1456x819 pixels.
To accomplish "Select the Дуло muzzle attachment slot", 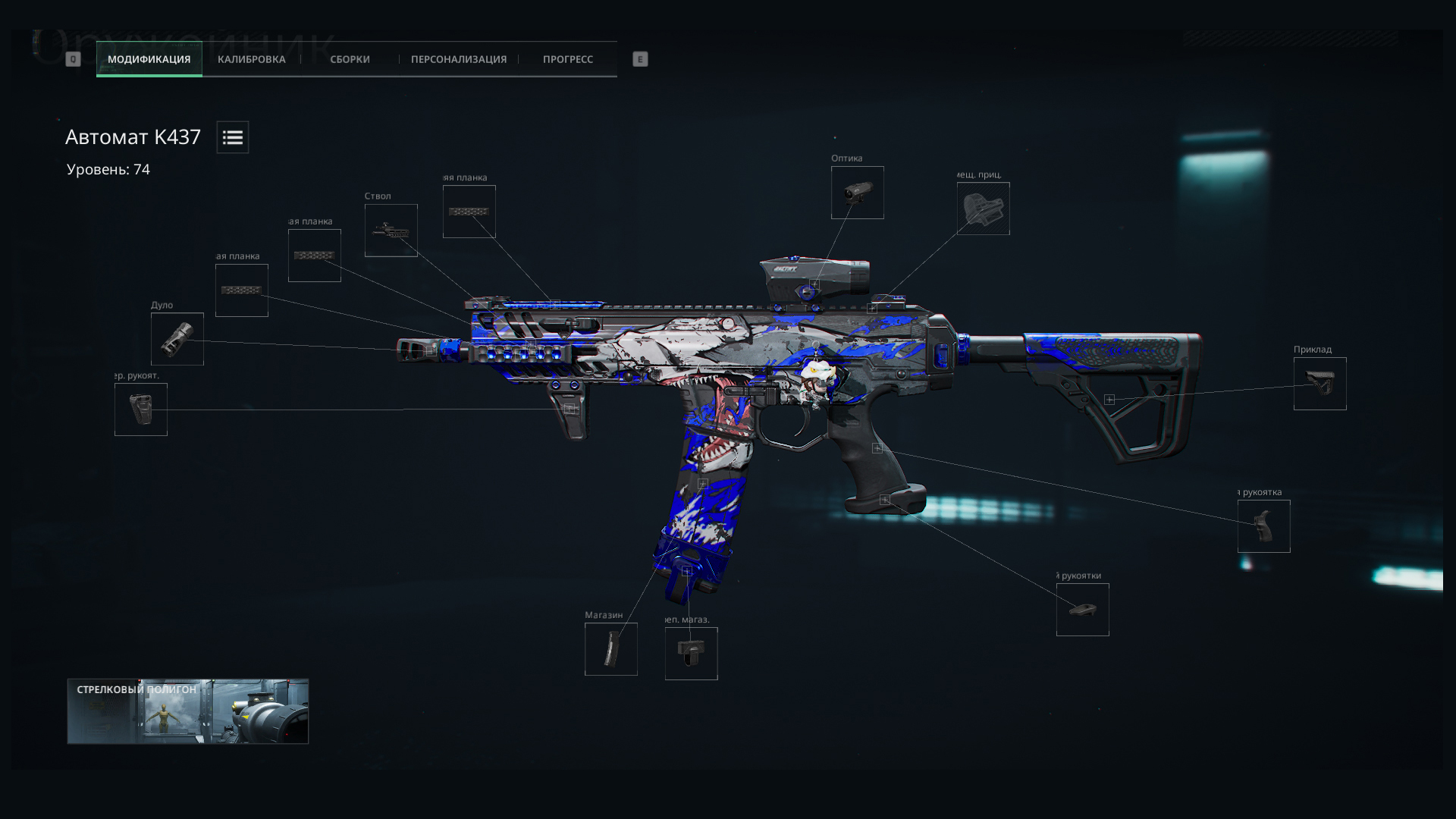I will pos(177,339).
